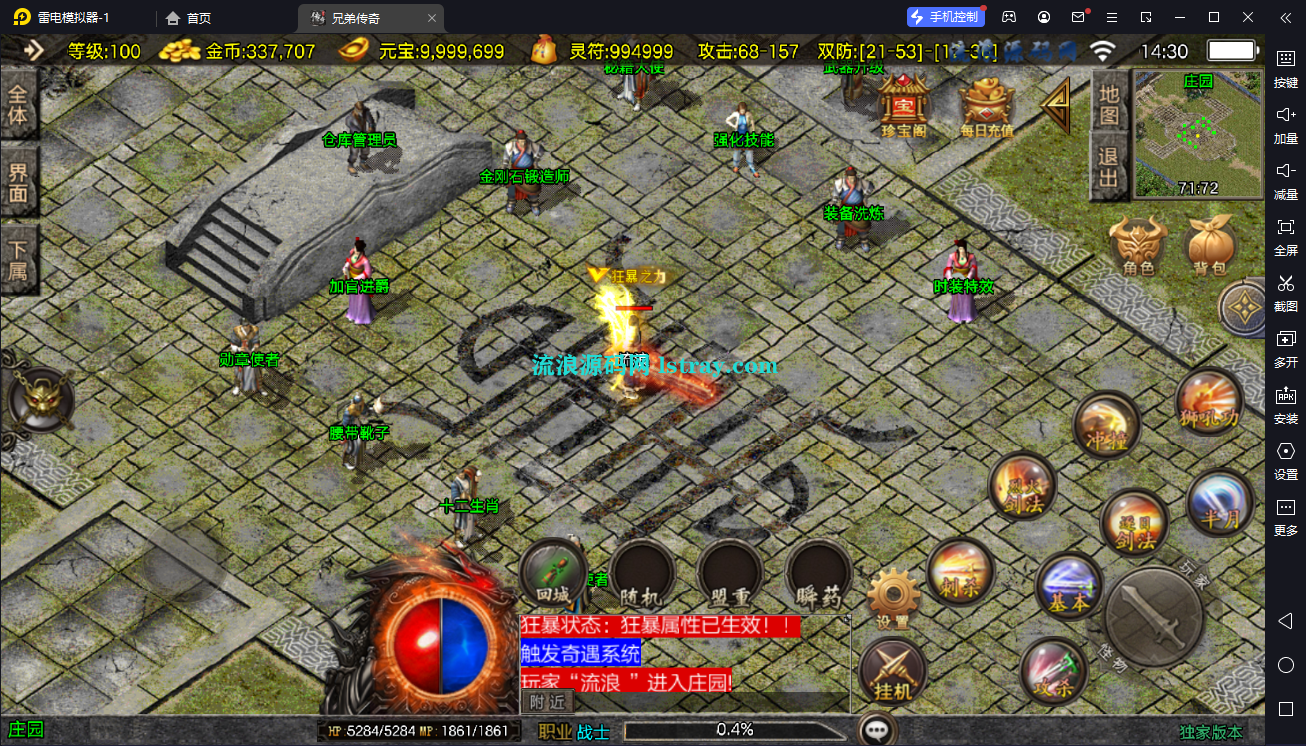Click the 退出 exit button
The image size is (1306, 746).
(1108, 168)
